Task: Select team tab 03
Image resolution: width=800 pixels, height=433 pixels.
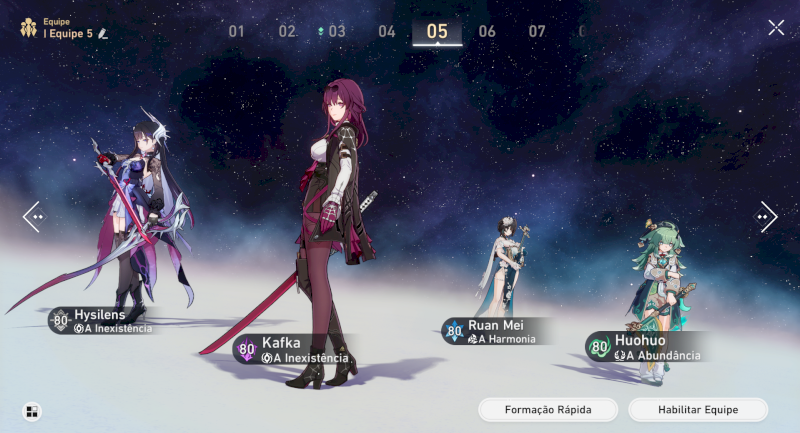Action: click(x=336, y=31)
